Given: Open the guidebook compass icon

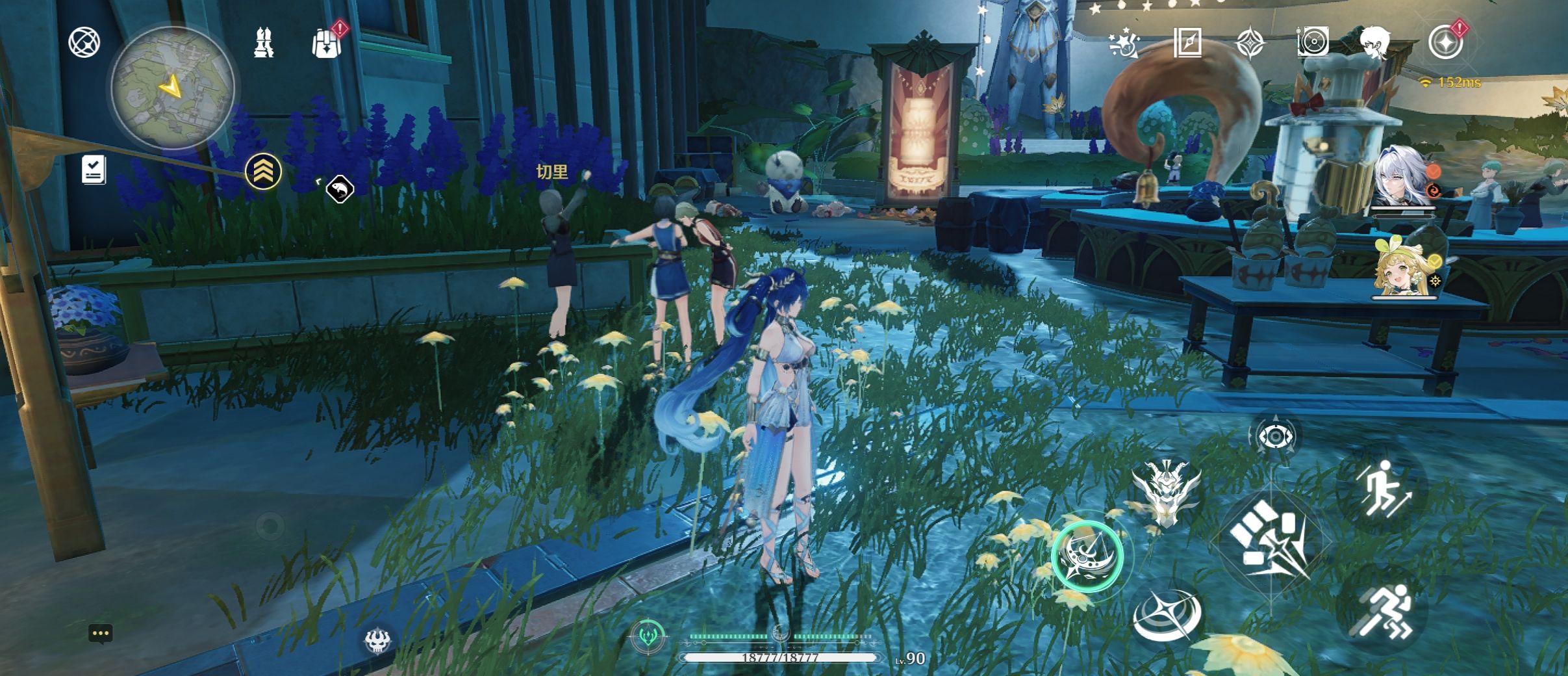Looking at the screenshot, I should (x=1187, y=43).
